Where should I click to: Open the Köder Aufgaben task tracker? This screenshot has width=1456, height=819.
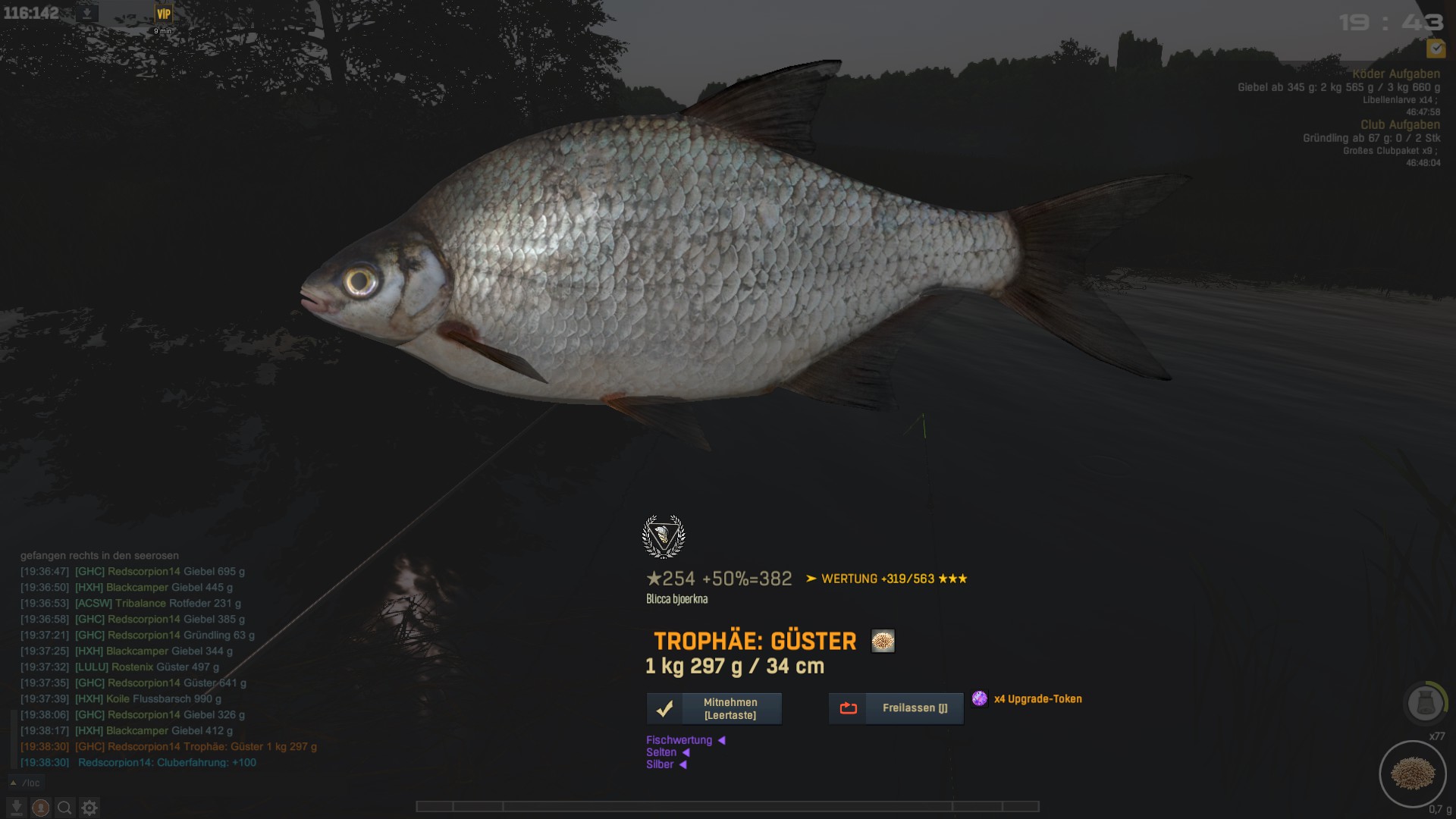coord(1395,74)
